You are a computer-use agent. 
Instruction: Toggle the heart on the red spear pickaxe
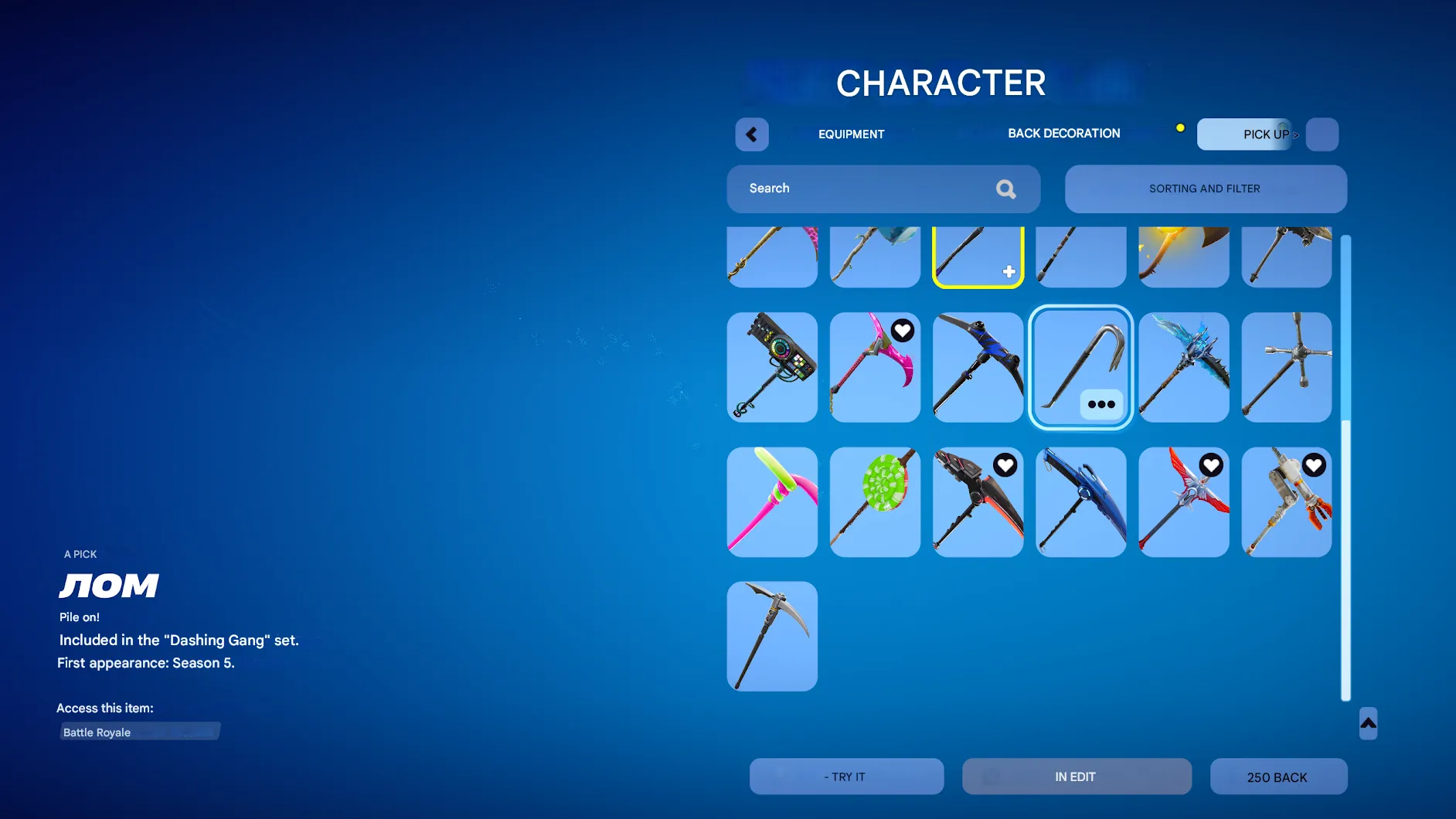[x=1211, y=465]
